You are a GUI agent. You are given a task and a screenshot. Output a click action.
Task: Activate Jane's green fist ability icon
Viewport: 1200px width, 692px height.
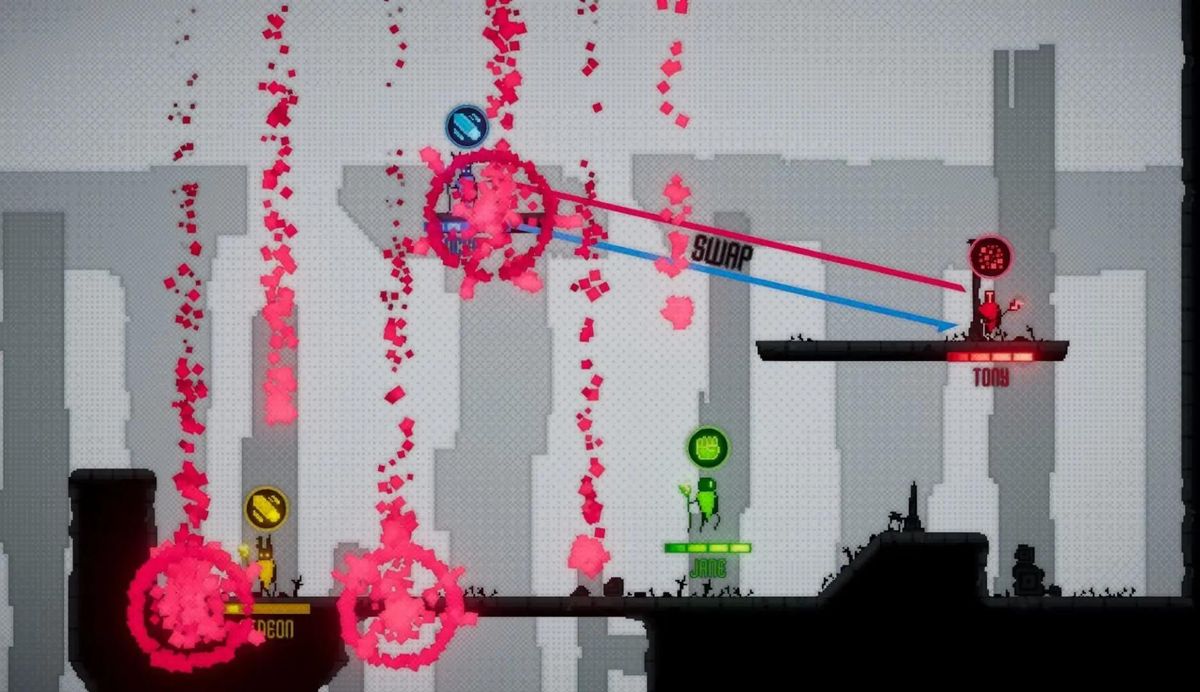pos(708,446)
